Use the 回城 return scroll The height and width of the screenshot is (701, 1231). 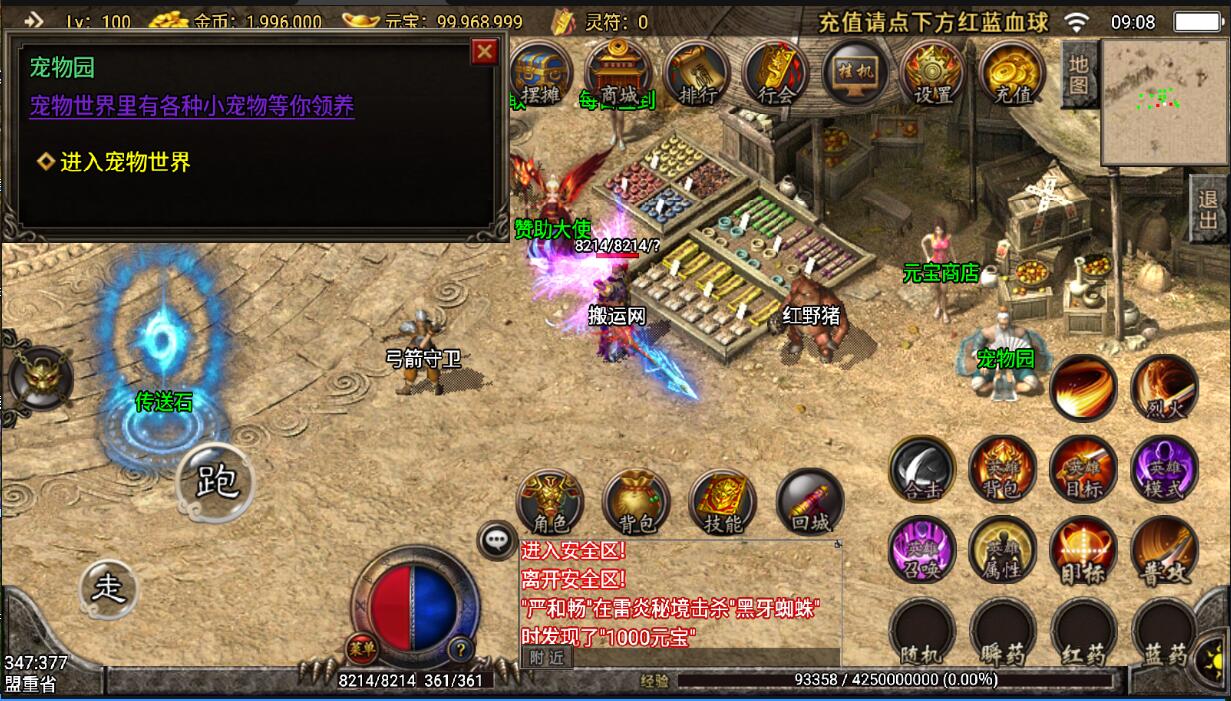point(810,502)
